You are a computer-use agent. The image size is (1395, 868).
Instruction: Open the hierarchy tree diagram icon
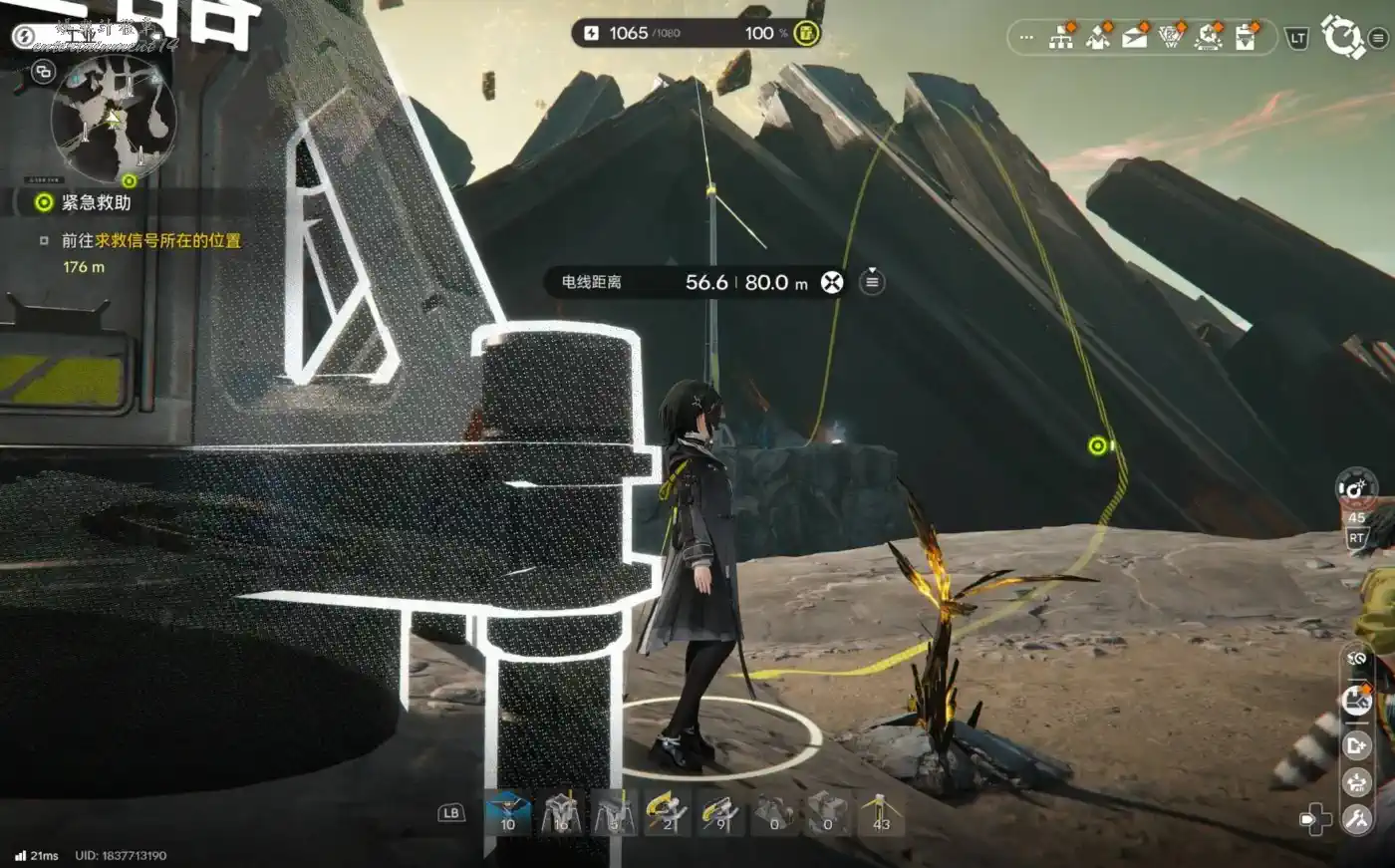pyautogui.click(x=1062, y=38)
